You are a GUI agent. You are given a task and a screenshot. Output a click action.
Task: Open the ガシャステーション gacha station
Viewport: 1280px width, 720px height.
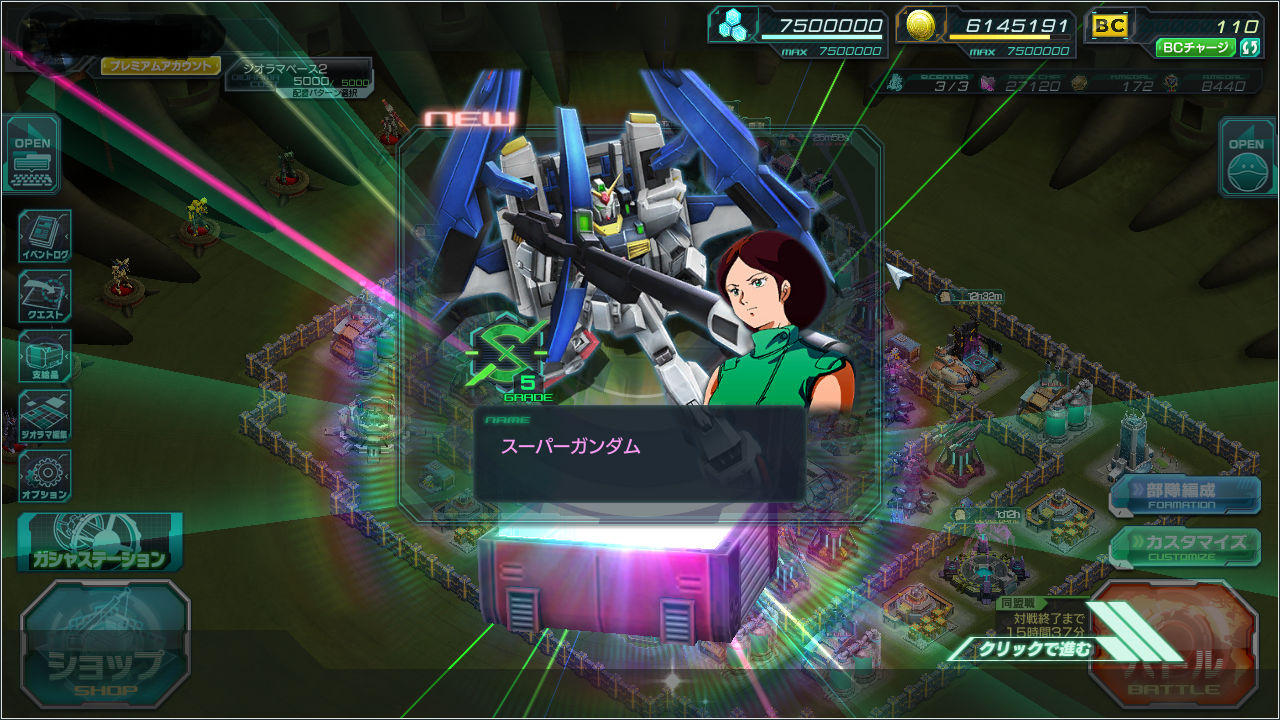99,544
